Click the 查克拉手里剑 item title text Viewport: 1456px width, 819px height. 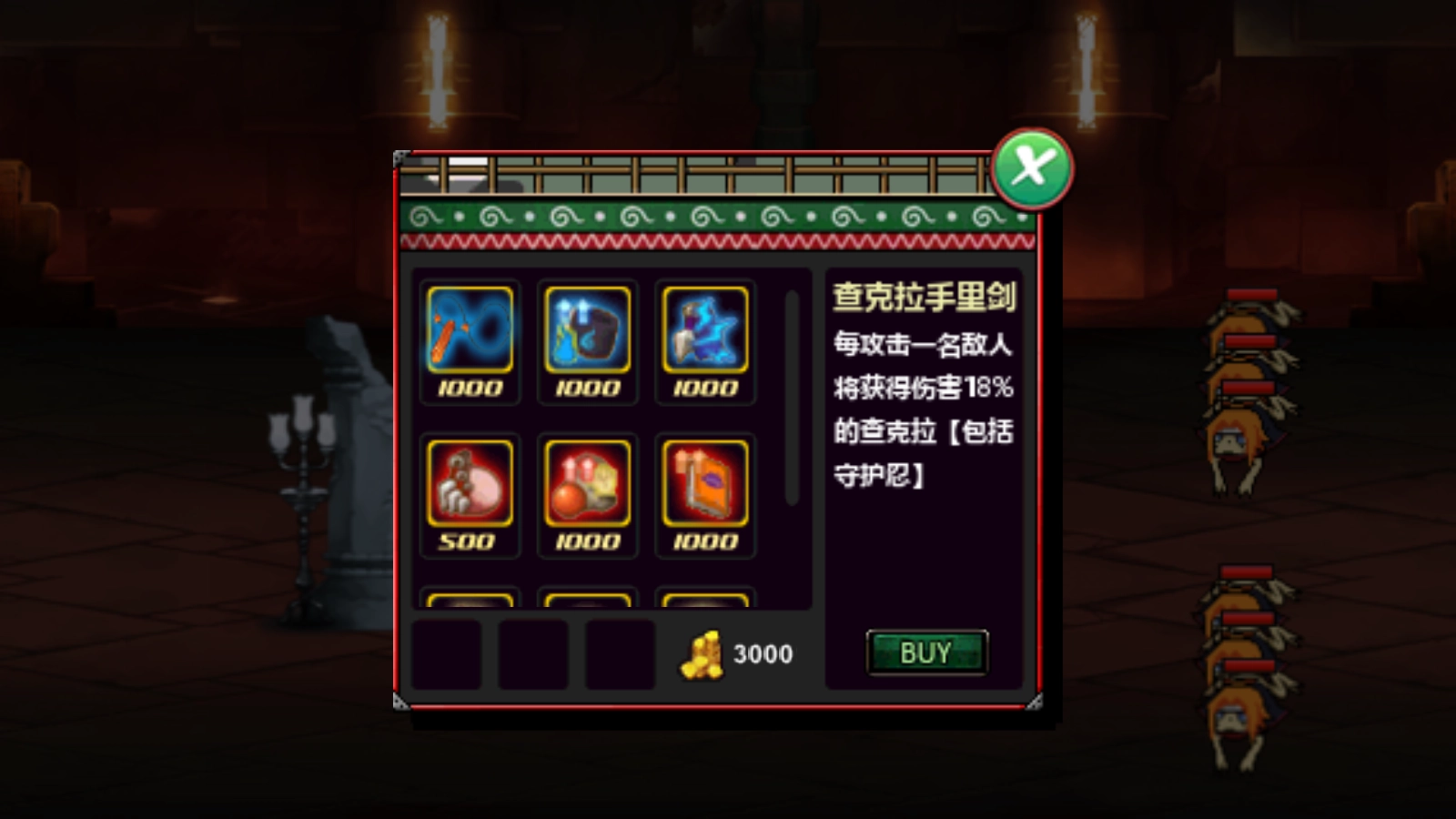point(926,295)
